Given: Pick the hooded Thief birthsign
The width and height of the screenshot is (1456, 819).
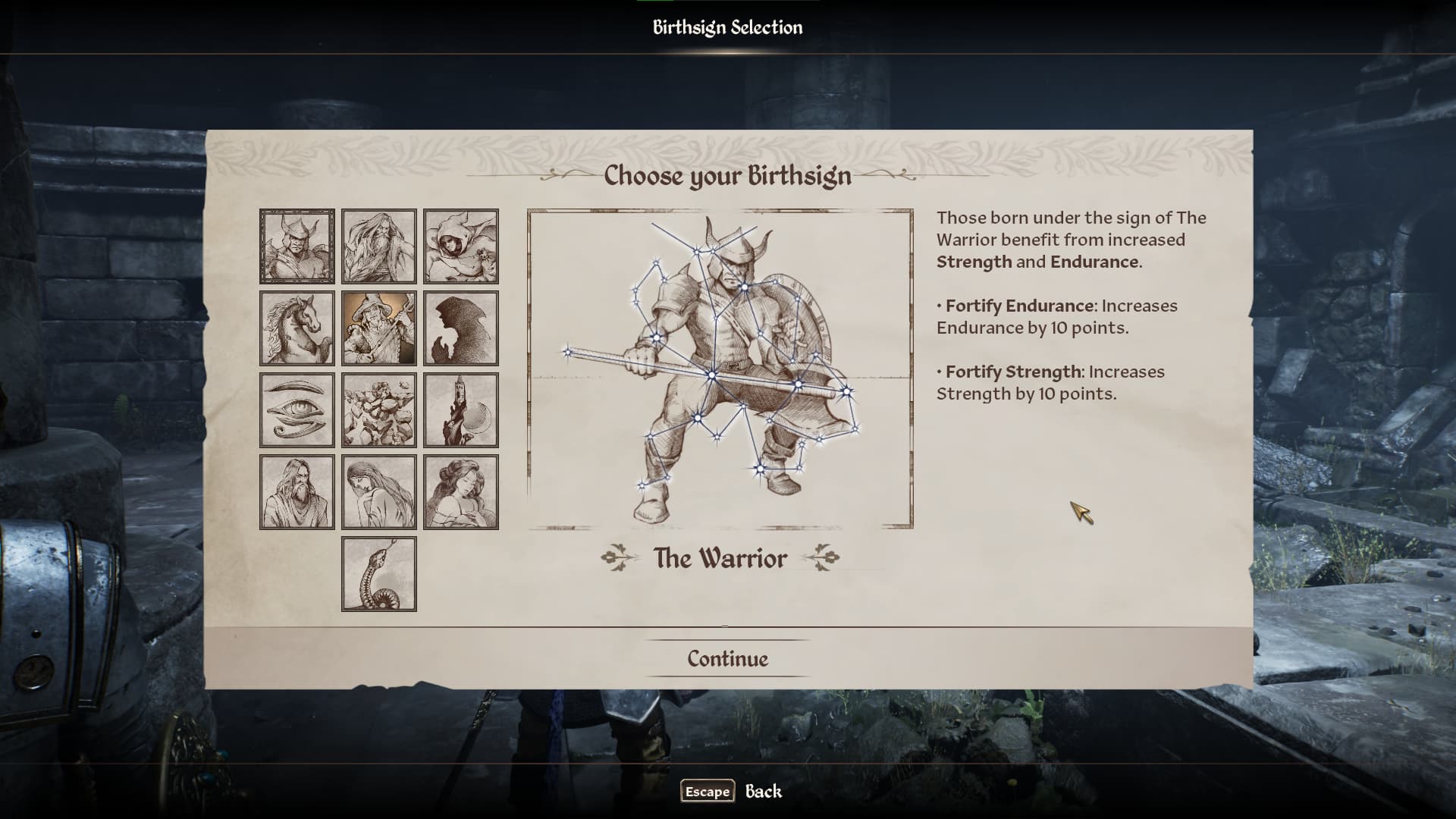Looking at the screenshot, I should point(461,246).
